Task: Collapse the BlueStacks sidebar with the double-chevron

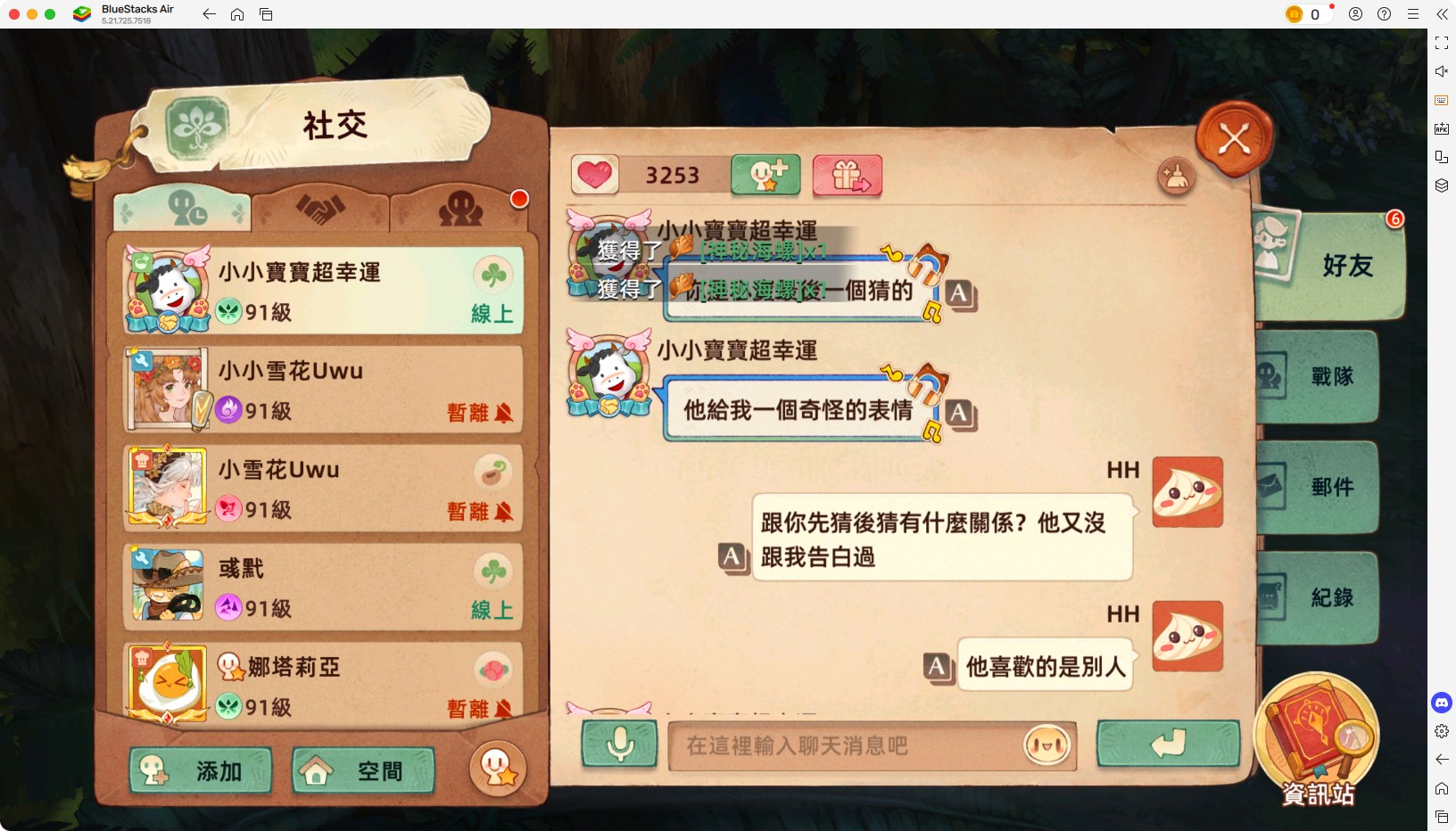Action: coord(1443,14)
